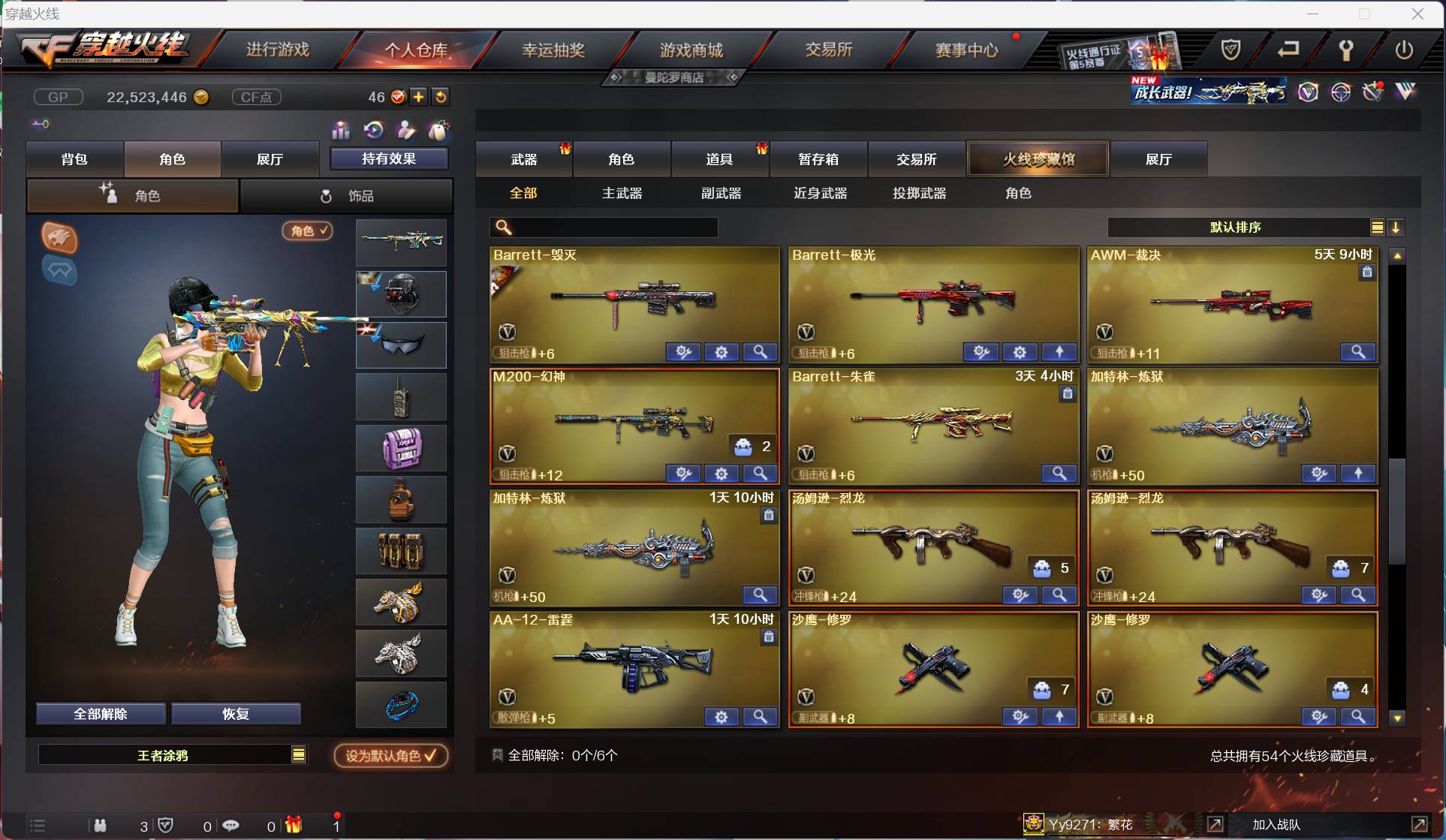Open the 主武器 weapon category tab
Viewport: 1446px width, 840px height.
click(x=621, y=193)
